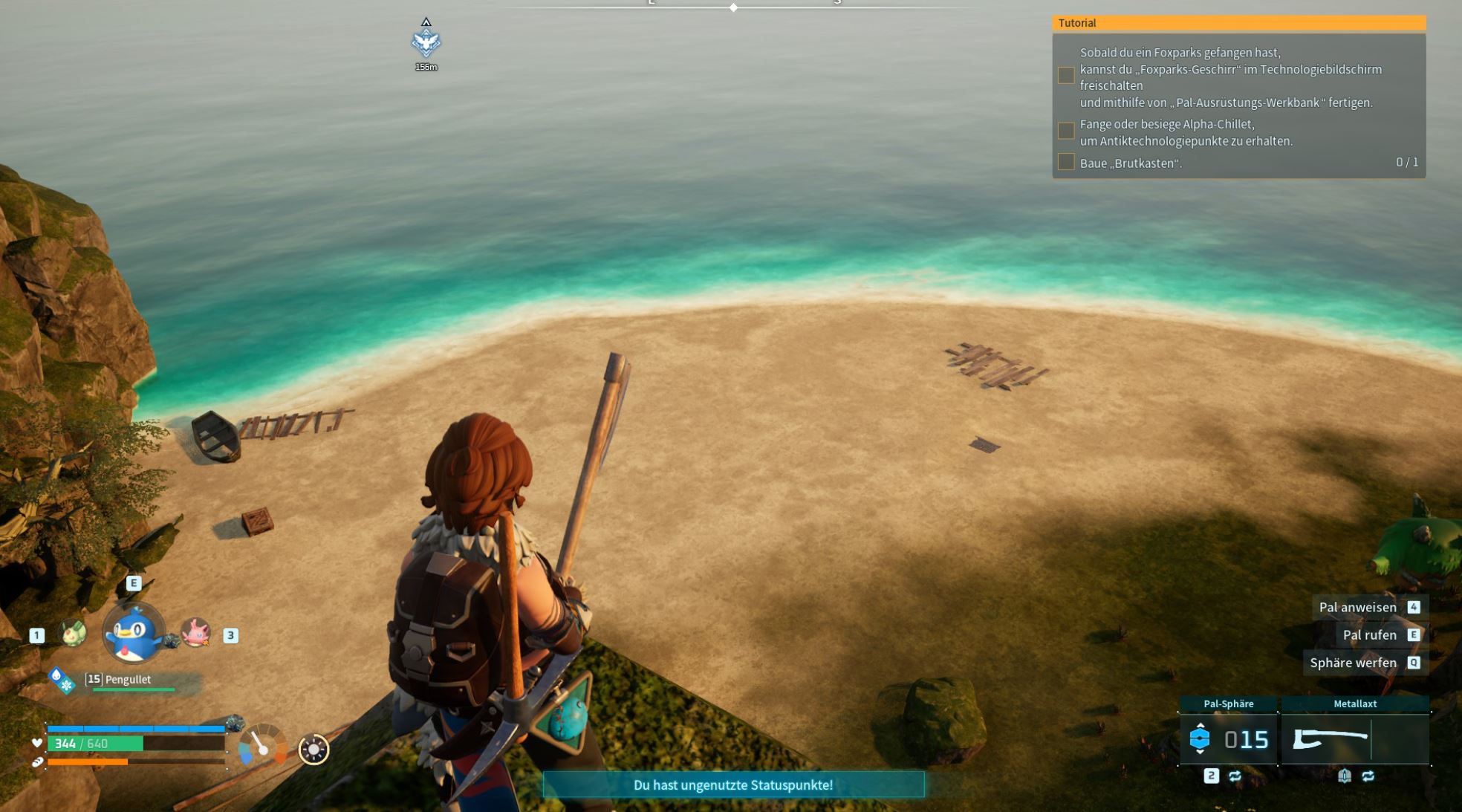
Task: Click the temperature gauge dial
Action: tap(262, 745)
